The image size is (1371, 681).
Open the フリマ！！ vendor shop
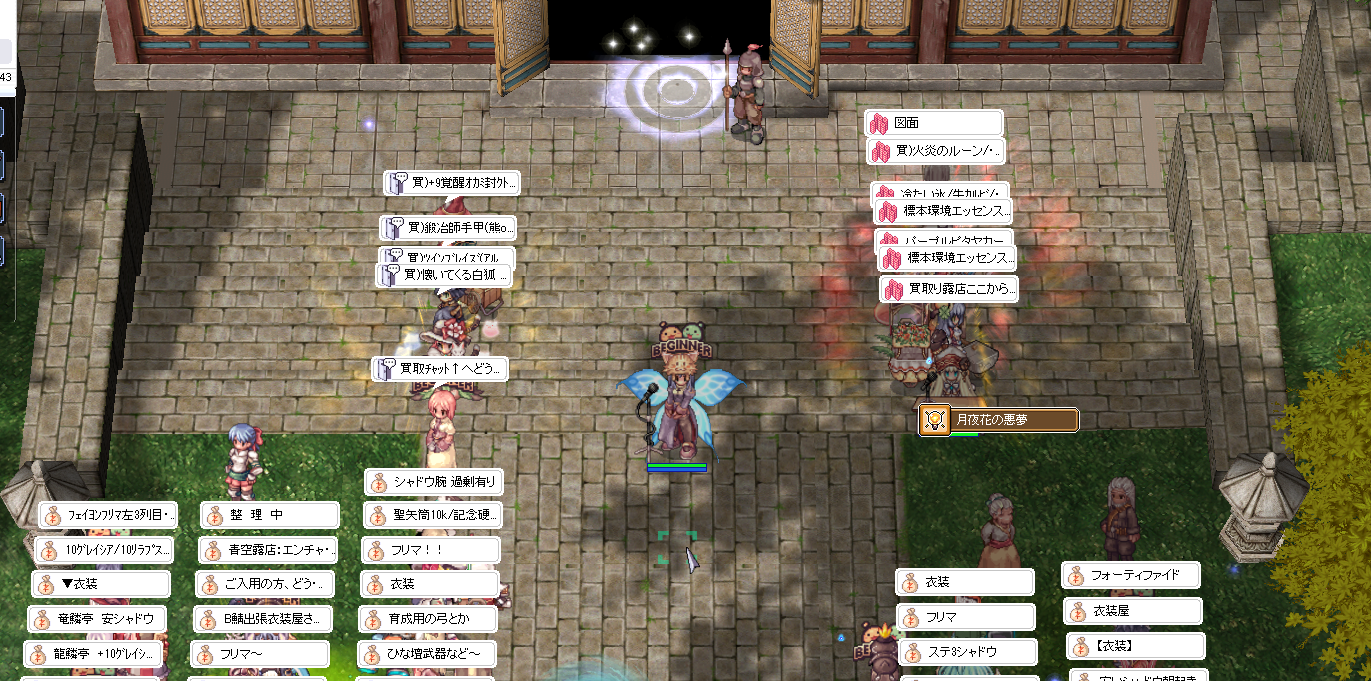pyautogui.click(x=431, y=550)
